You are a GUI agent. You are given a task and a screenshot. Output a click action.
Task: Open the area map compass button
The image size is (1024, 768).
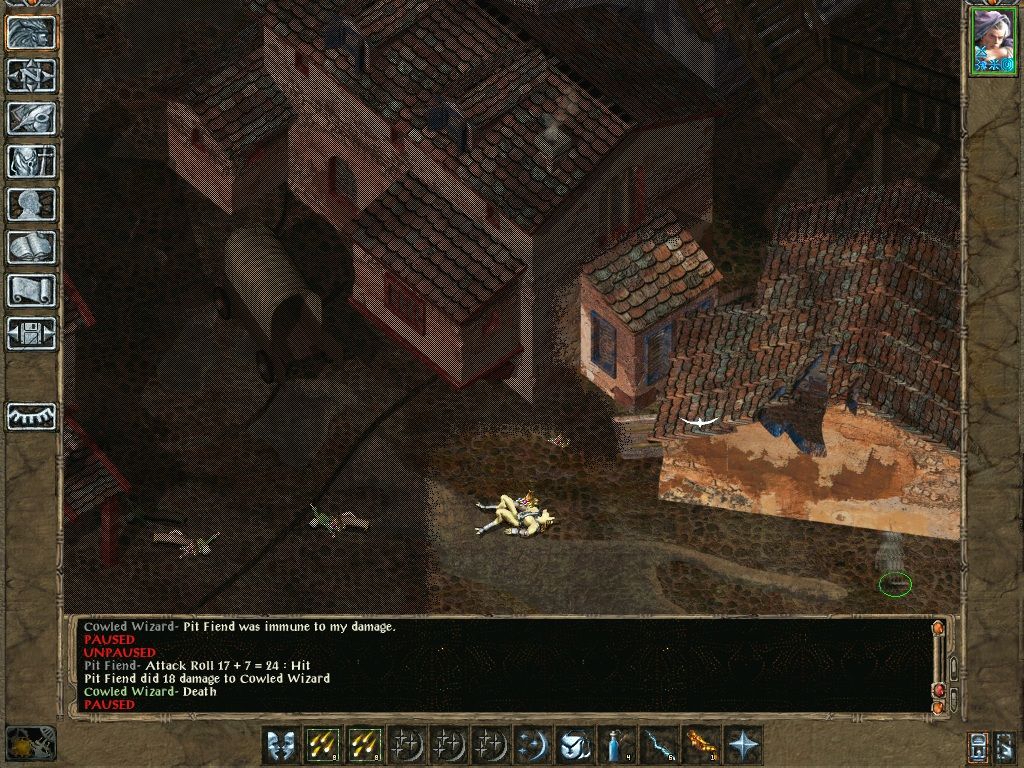tap(31, 75)
